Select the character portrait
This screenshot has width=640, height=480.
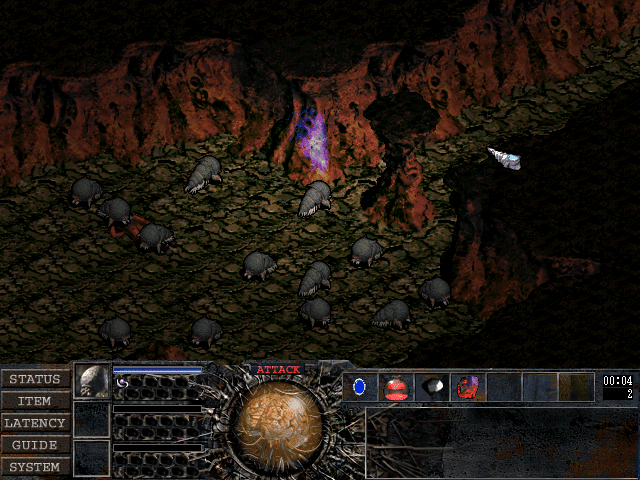93,381
